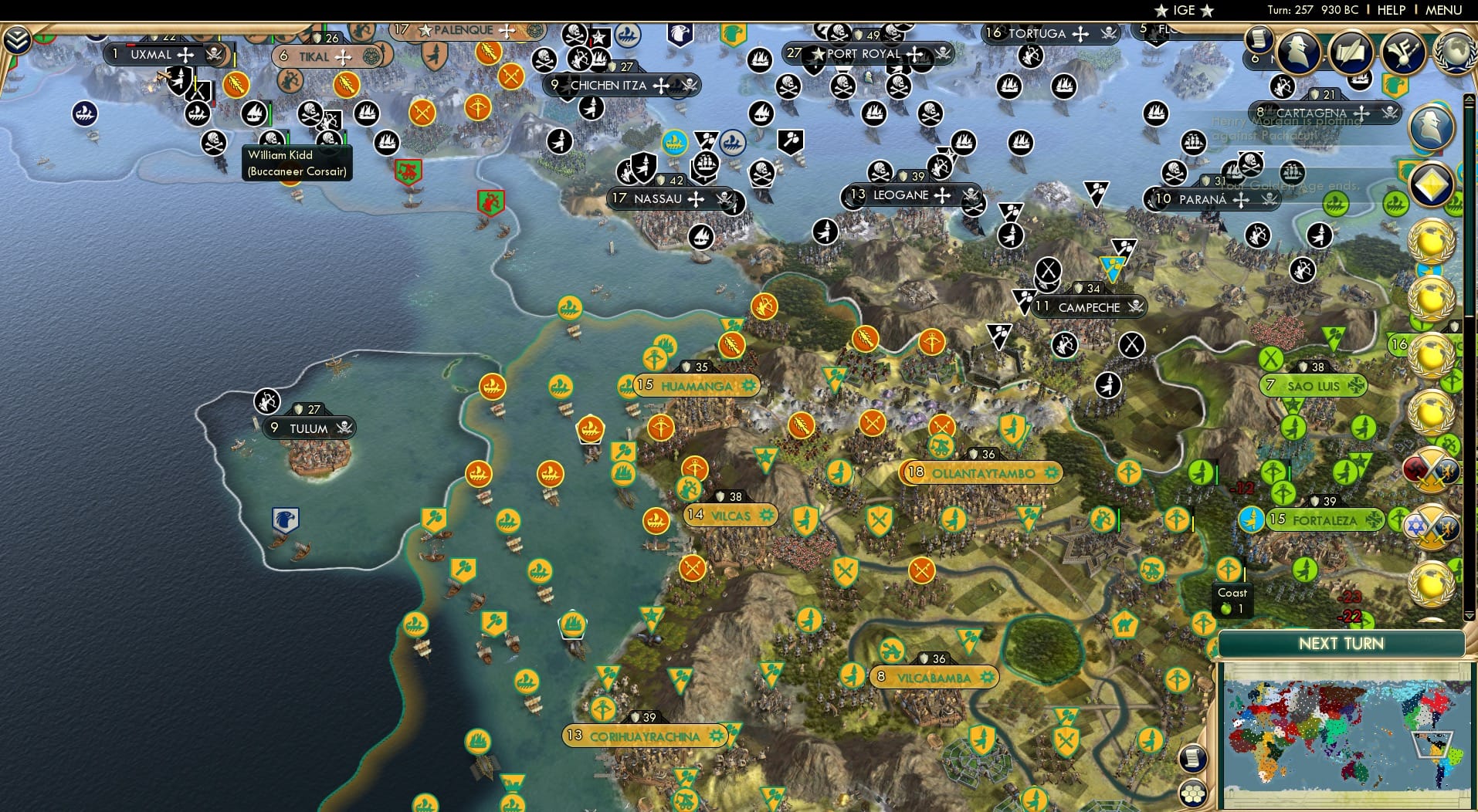The width and height of the screenshot is (1478, 812).
Task: Open HELP from the top bar
Action: coord(1390,10)
